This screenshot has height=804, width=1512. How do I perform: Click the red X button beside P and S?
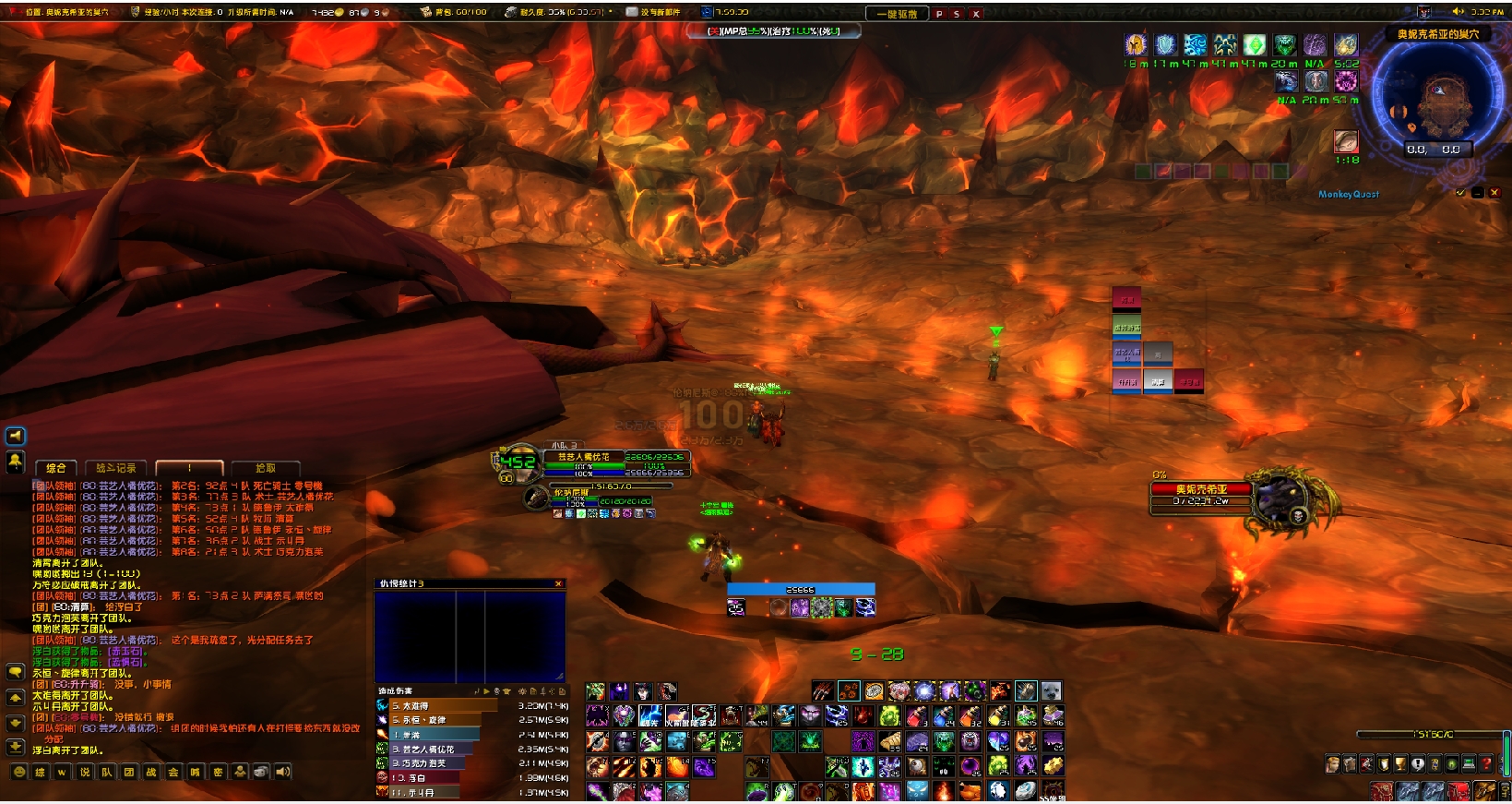tap(976, 14)
